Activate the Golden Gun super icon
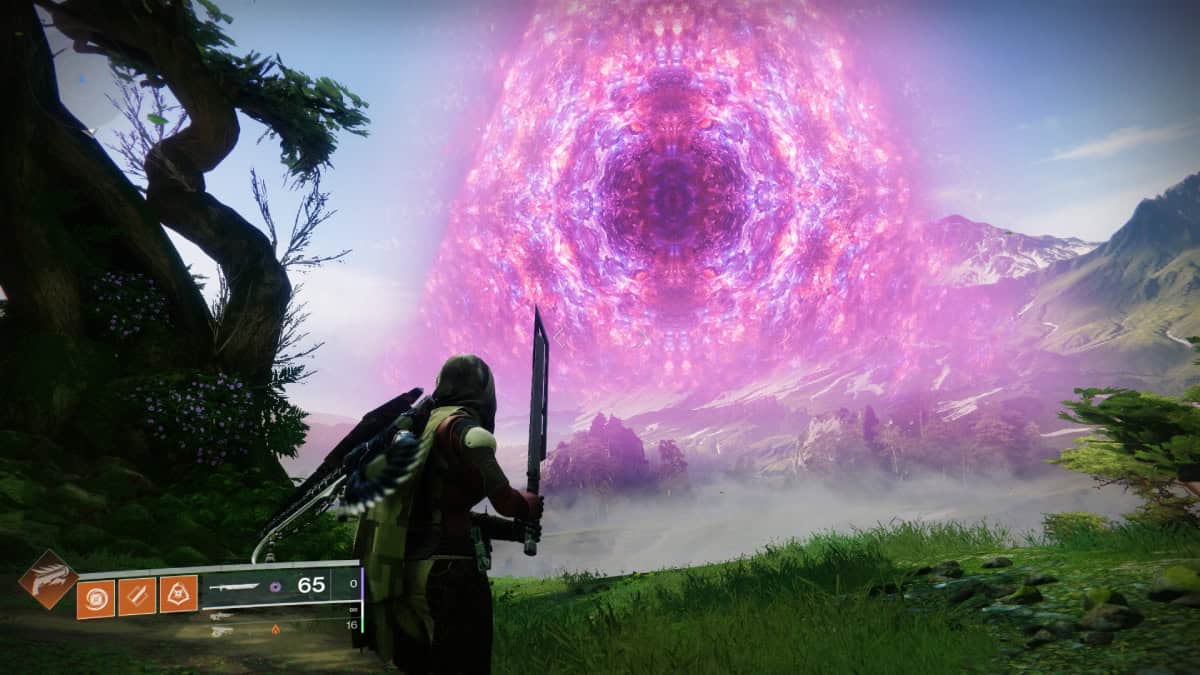Screen dimensions: 1200x675 pyautogui.click(x=47, y=579)
